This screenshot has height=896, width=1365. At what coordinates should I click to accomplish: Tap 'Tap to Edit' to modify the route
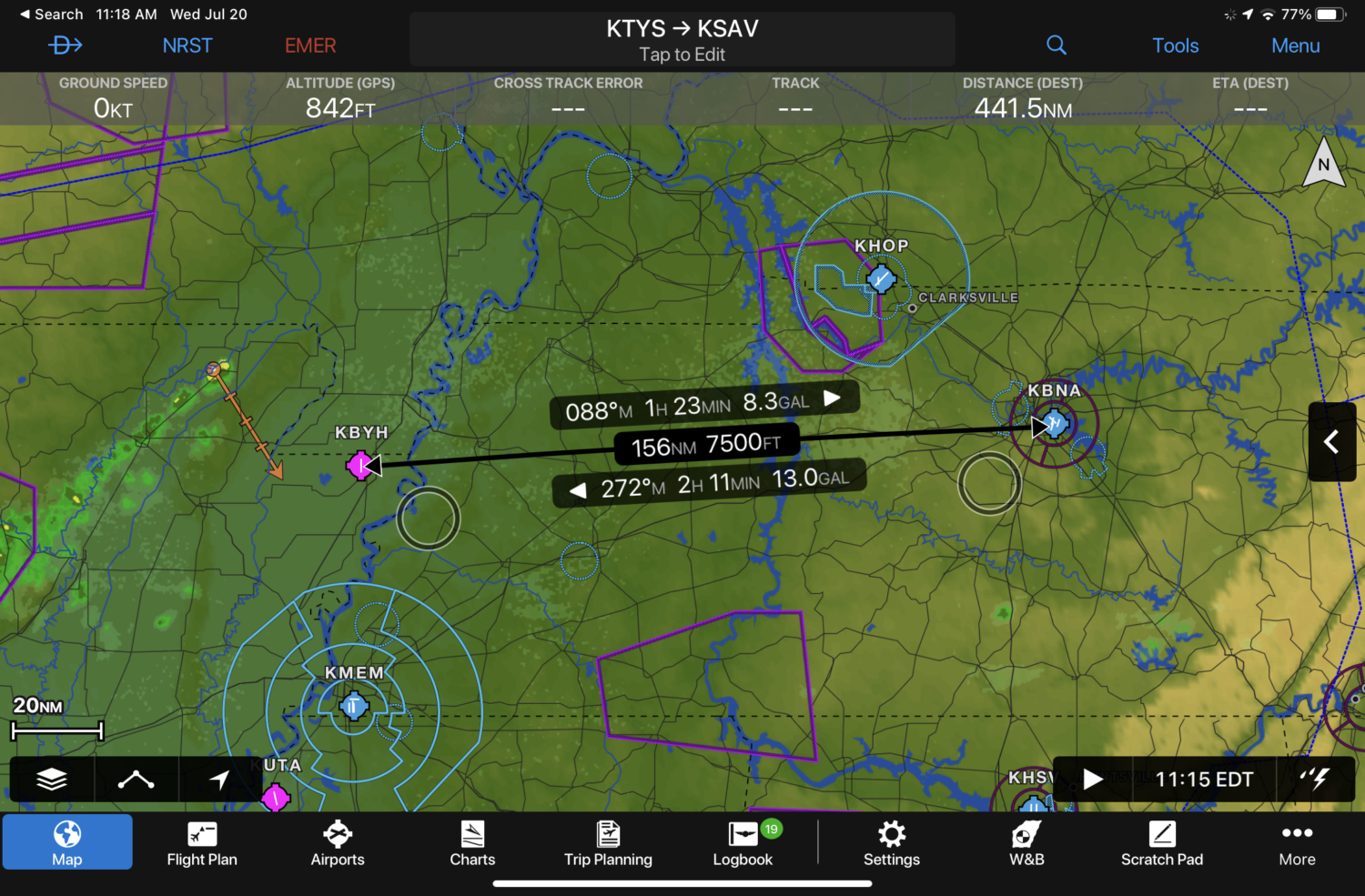point(682,55)
